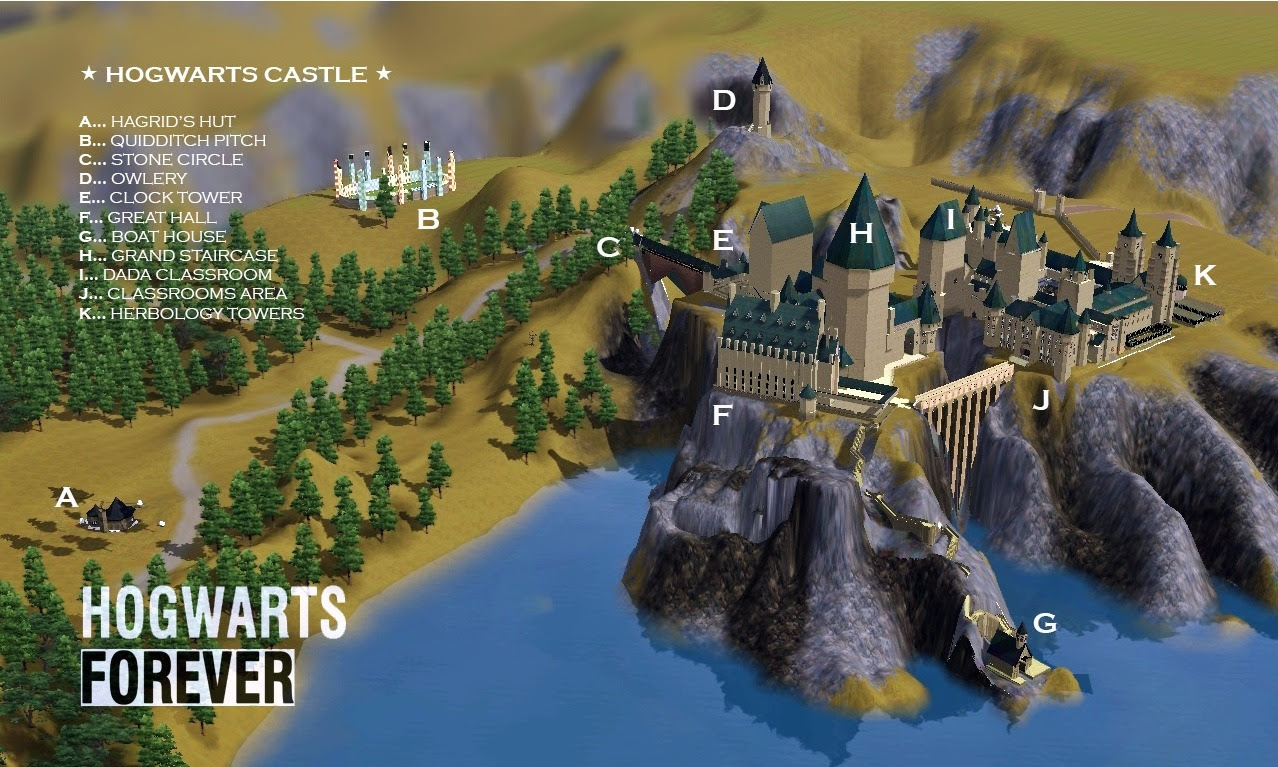1278x767 pixels.
Task: Pick the Herbology Towers legend entry
Action: pos(191,314)
